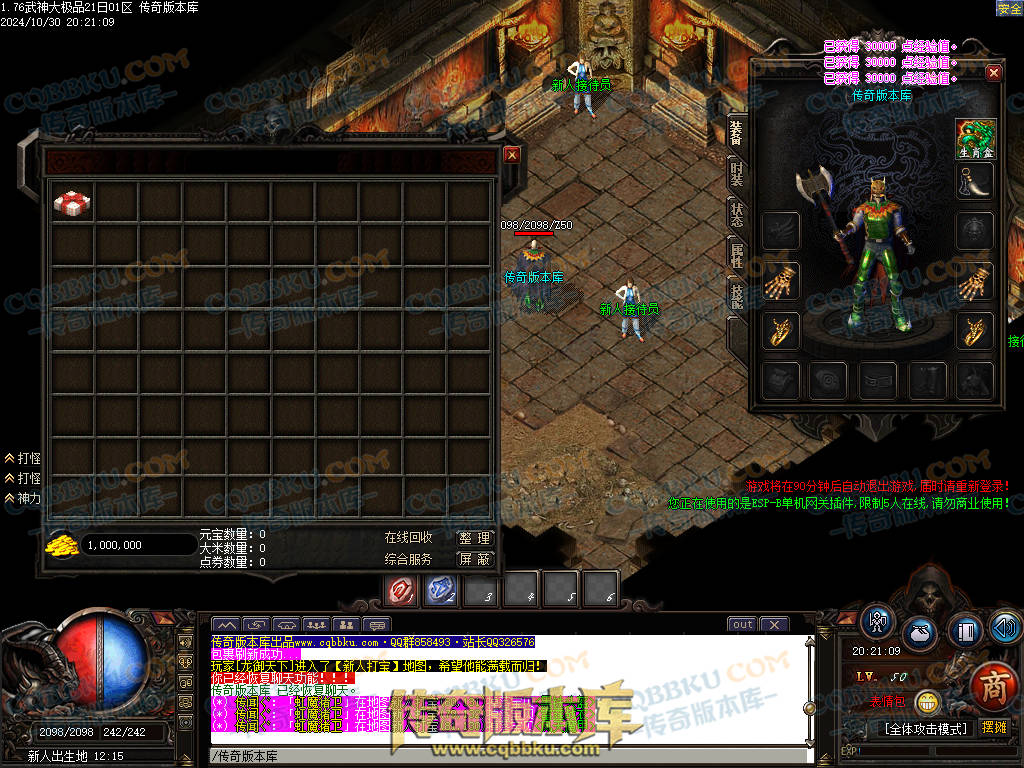Use the blue item in hotbar slot 2
This screenshot has width=1024, height=768.
tap(441, 591)
